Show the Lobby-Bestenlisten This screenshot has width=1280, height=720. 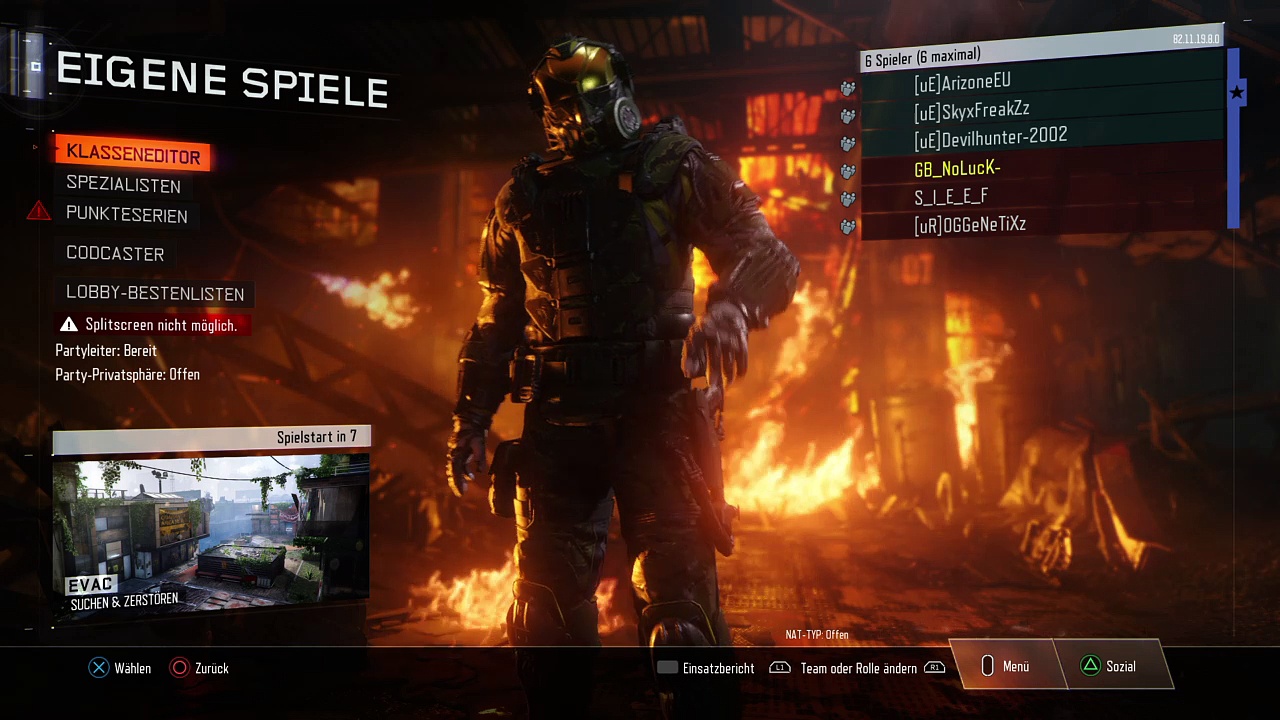(155, 293)
